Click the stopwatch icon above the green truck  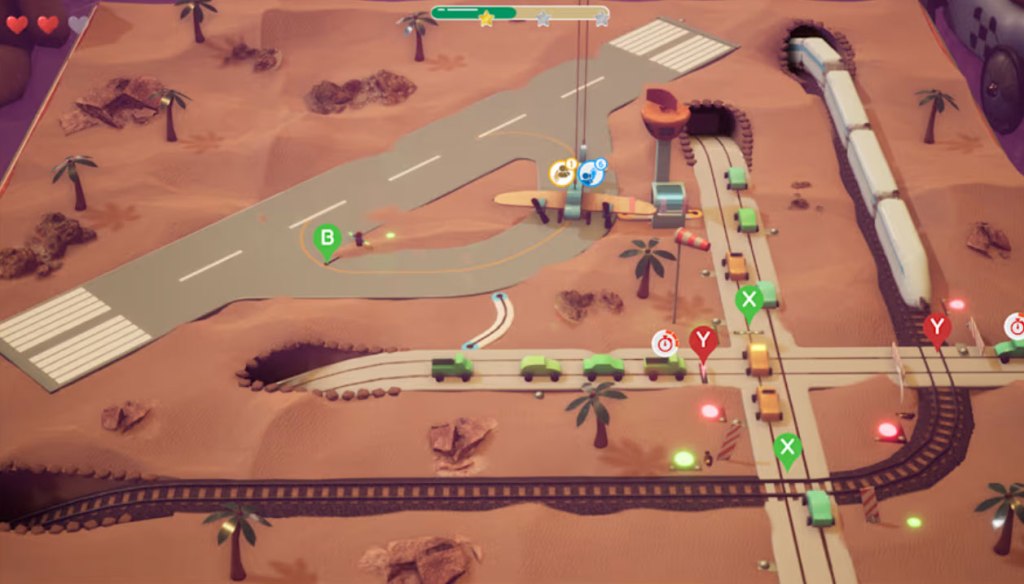click(x=664, y=343)
